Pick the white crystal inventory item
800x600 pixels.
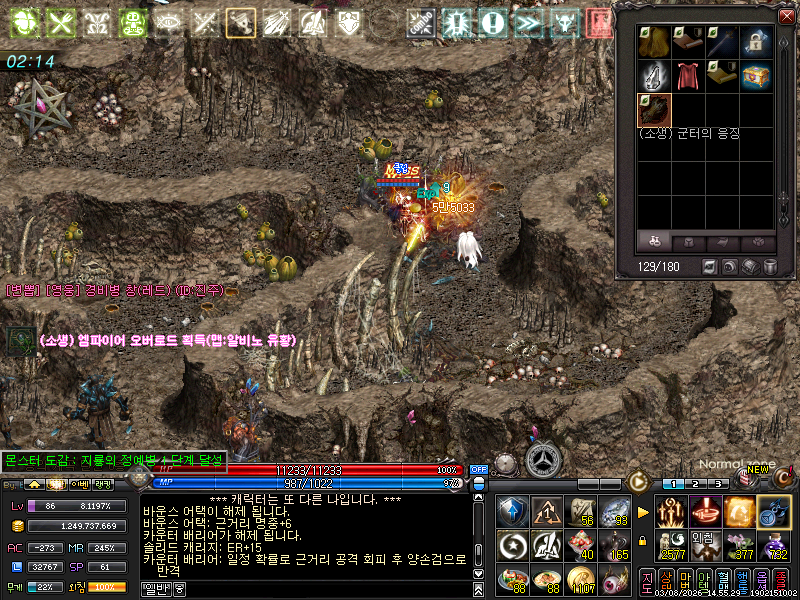click(x=654, y=75)
